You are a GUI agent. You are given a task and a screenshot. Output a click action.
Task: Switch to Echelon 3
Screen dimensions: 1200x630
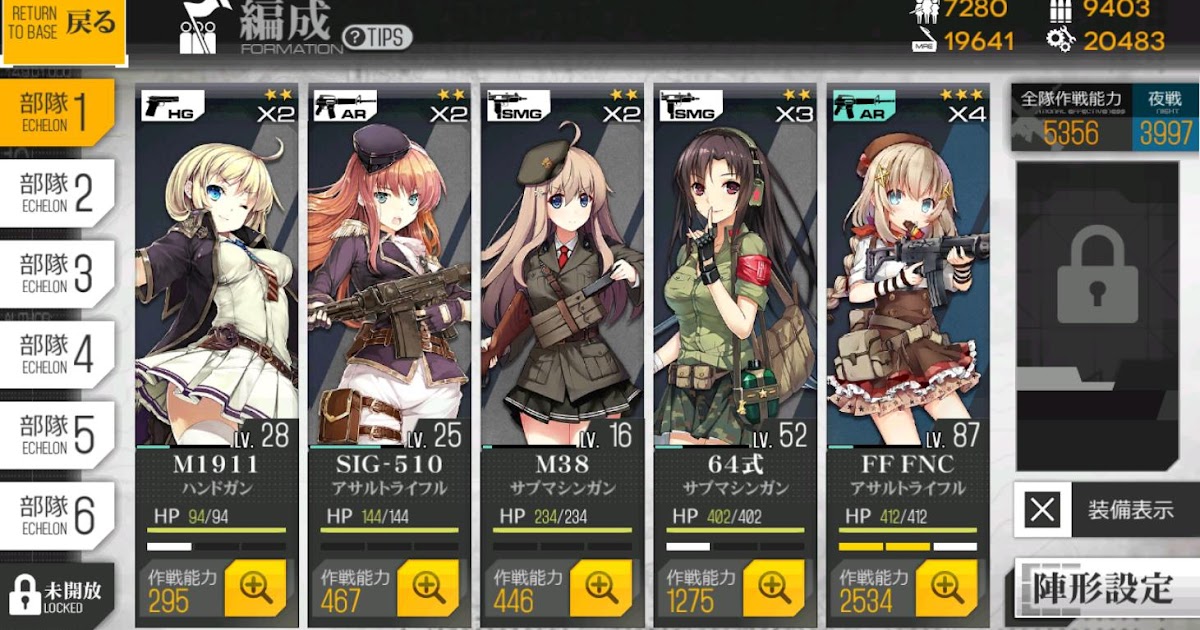click(58, 273)
